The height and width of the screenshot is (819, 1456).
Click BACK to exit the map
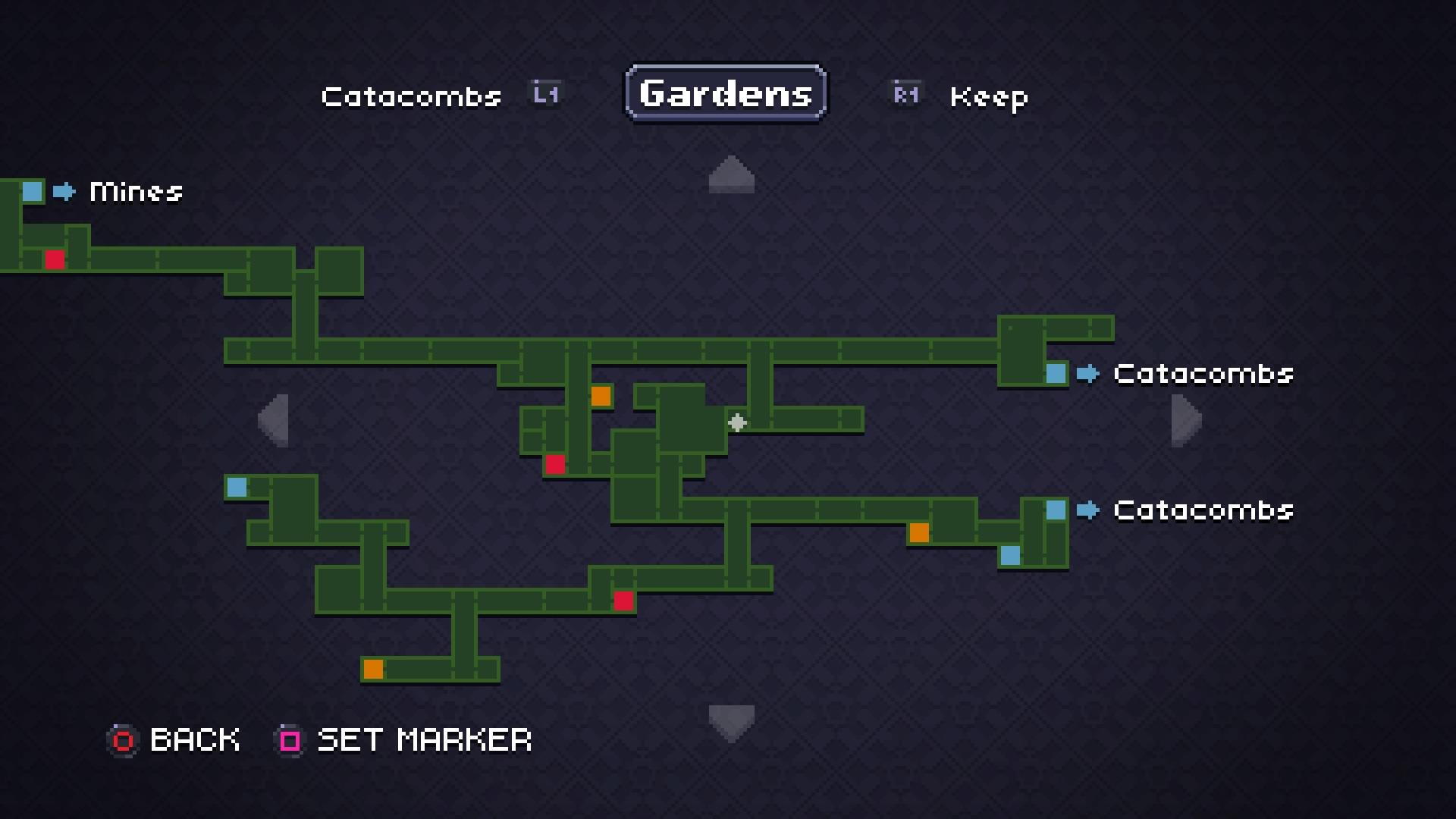(194, 740)
